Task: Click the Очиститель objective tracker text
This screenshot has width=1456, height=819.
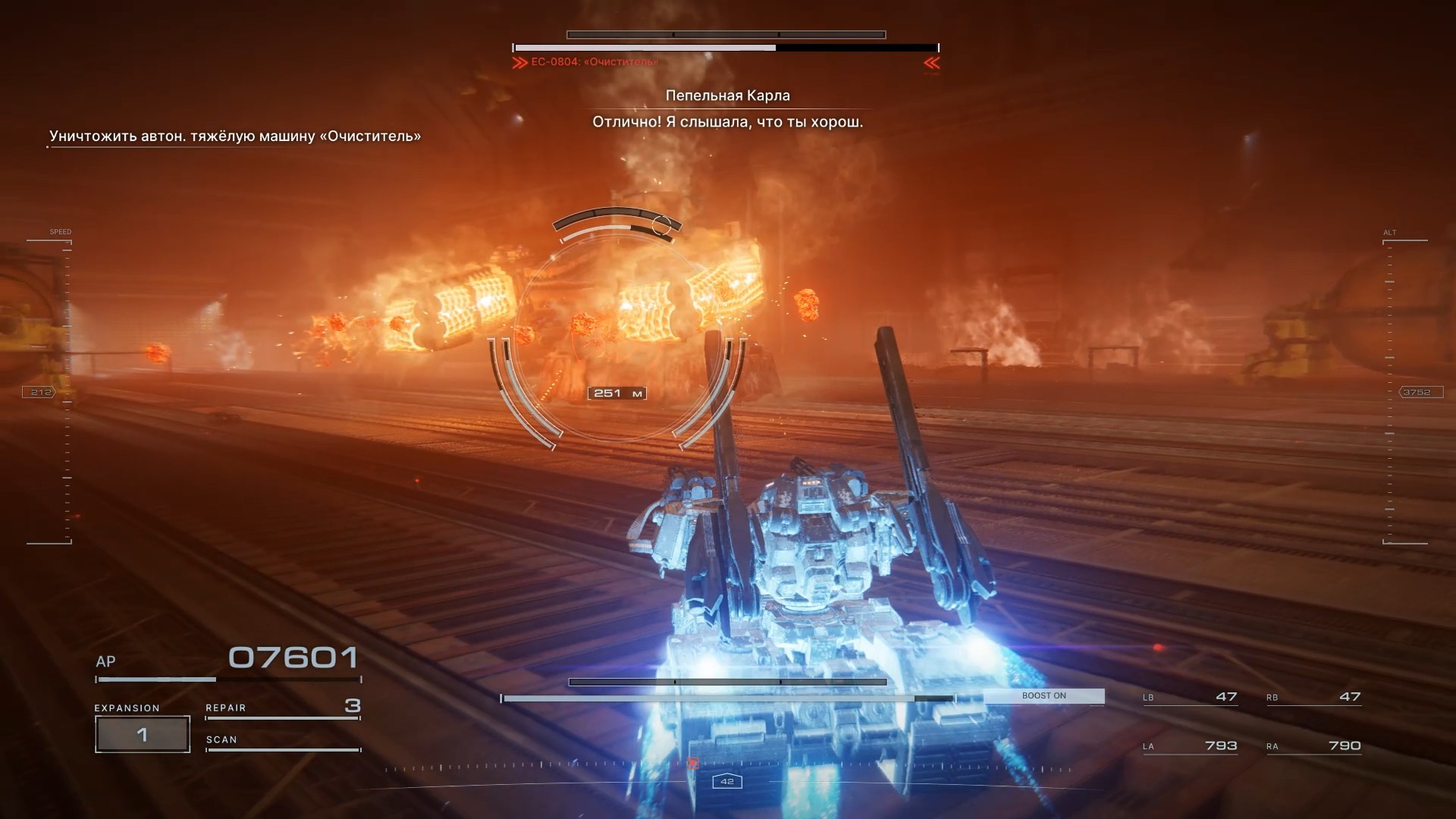Action: (235, 136)
